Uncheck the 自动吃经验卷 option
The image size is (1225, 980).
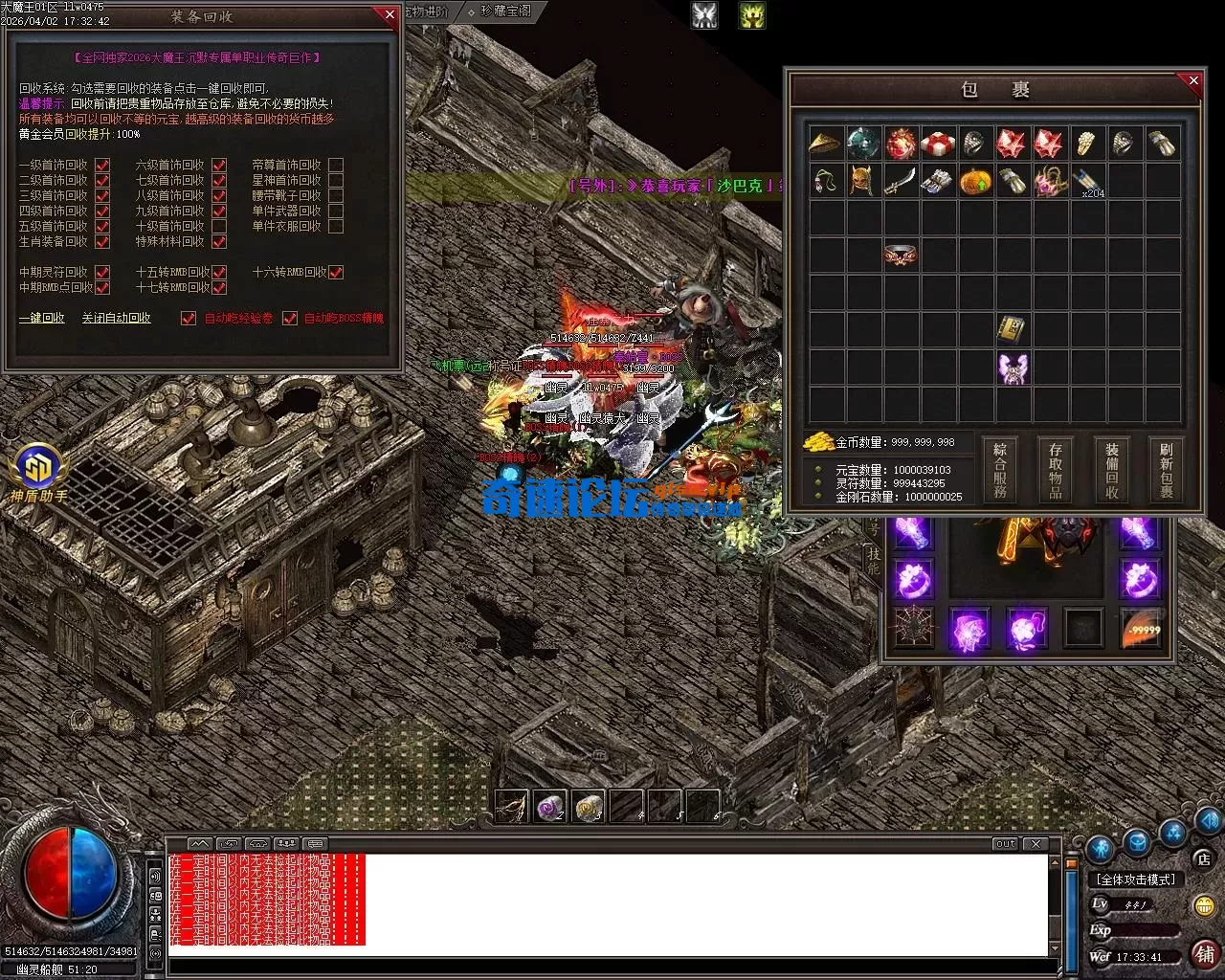189,319
